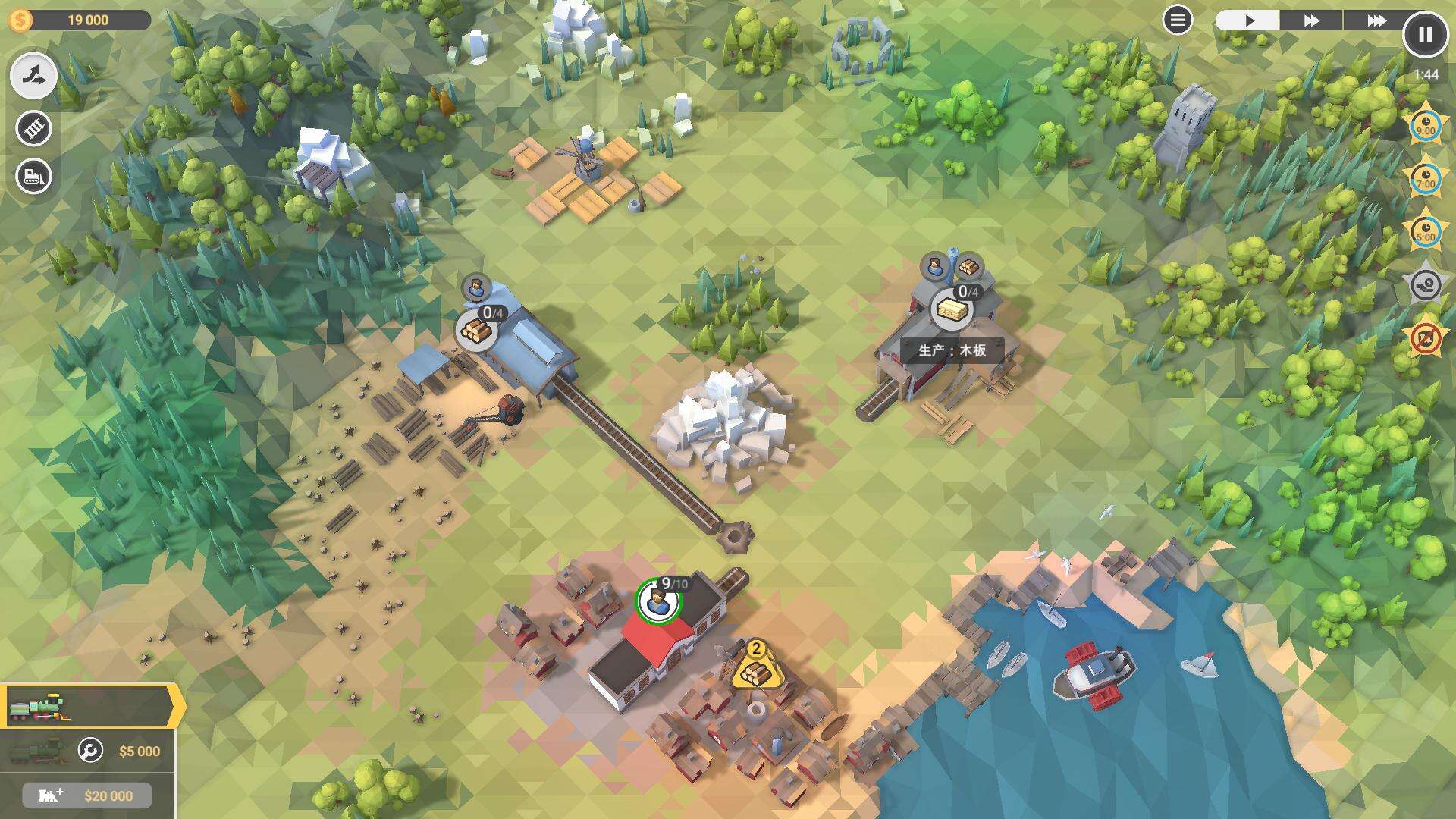Image resolution: width=1456 pixels, height=819 pixels.
Task: Pause the game
Action: pyautogui.click(x=1425, y=35)
